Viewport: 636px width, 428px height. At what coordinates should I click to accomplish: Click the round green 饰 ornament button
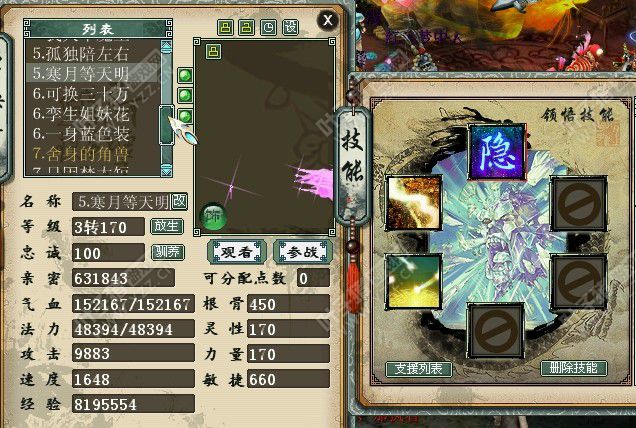(x=211, y=216)
